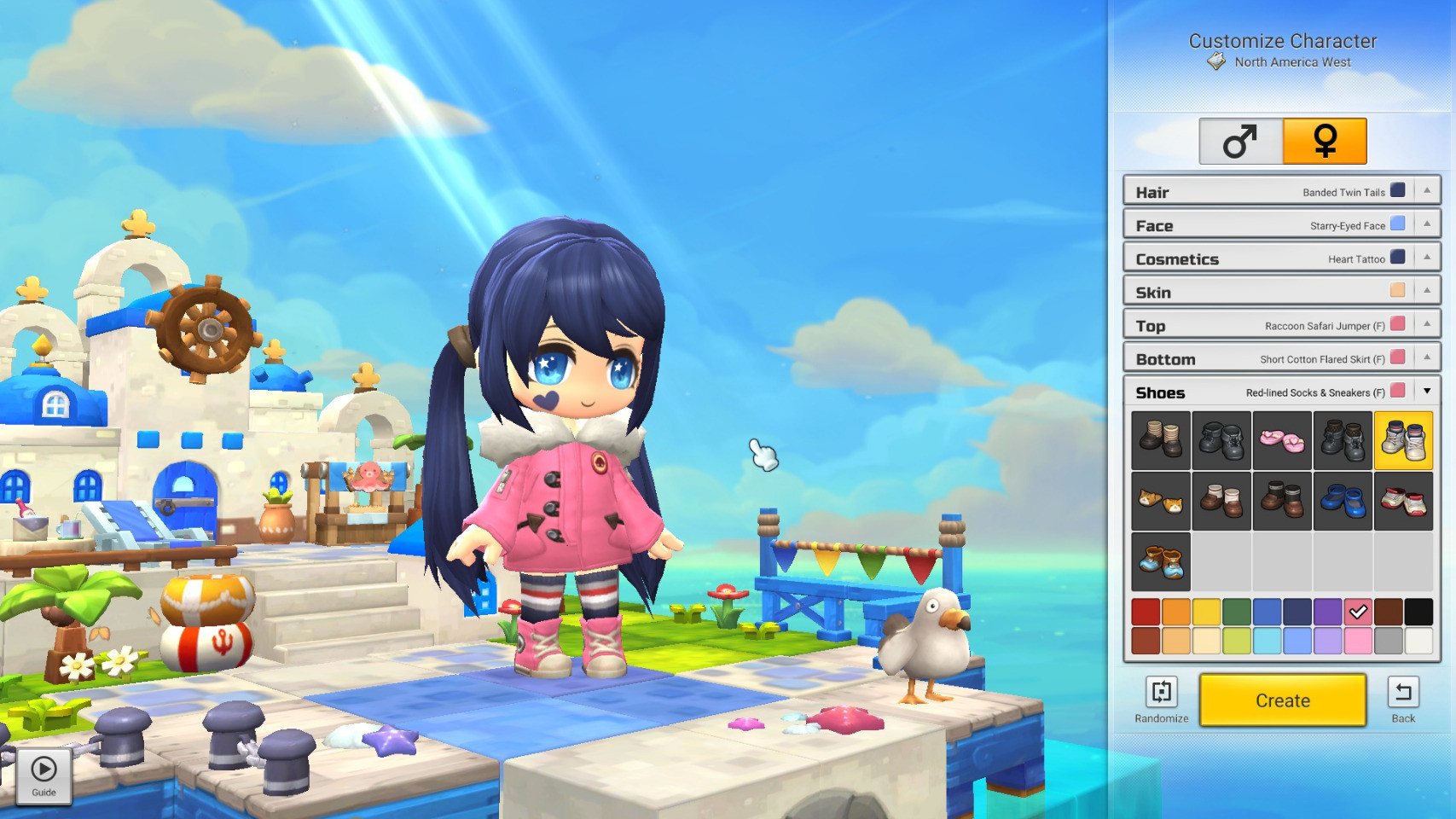Open the Cosmetics section

click(1426, 258)
